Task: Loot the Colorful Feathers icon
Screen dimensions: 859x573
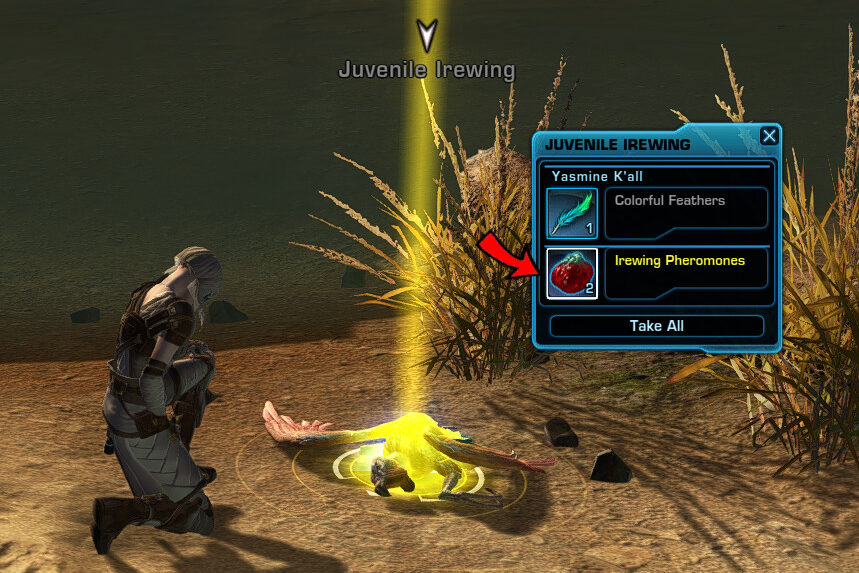Action: coord(572,213)
